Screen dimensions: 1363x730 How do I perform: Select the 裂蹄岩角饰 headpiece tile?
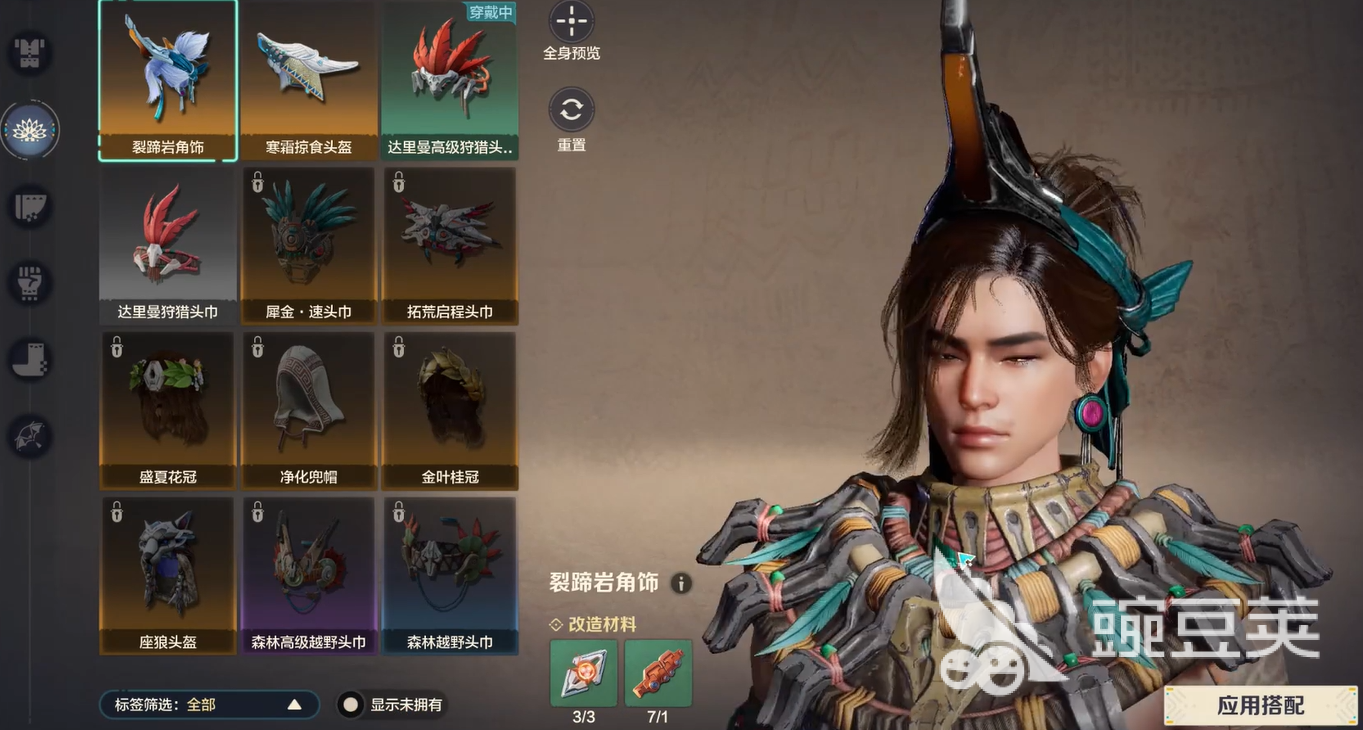[168, 80]
